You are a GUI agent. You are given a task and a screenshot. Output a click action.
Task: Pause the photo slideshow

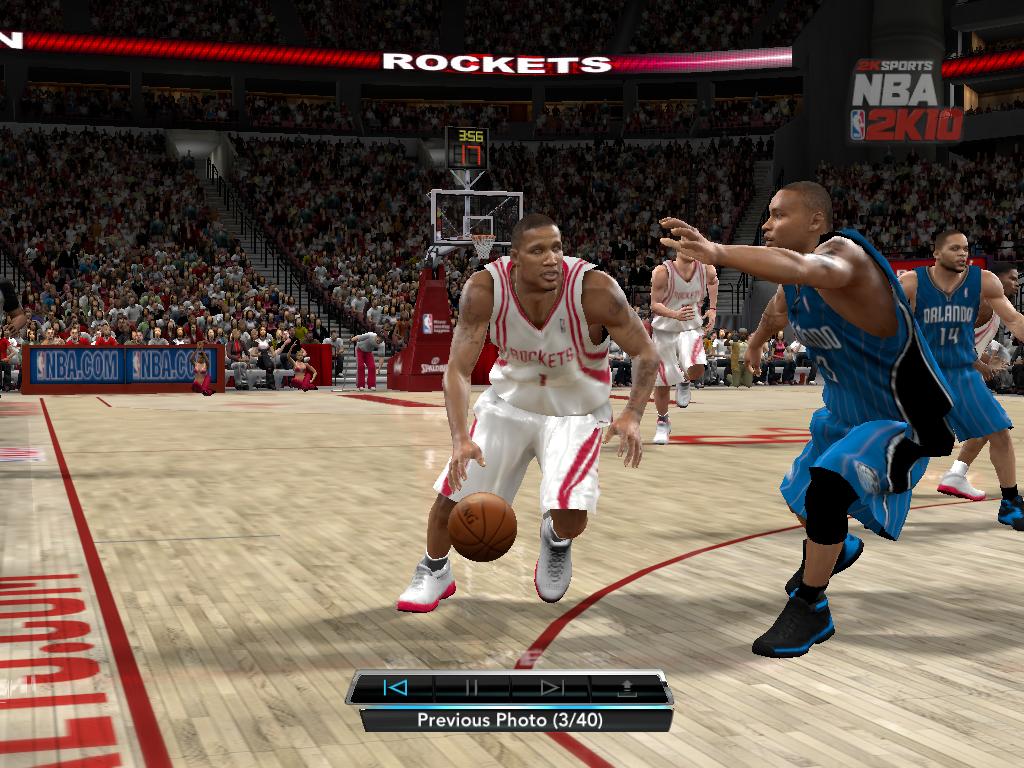click(x=472, y=688)
